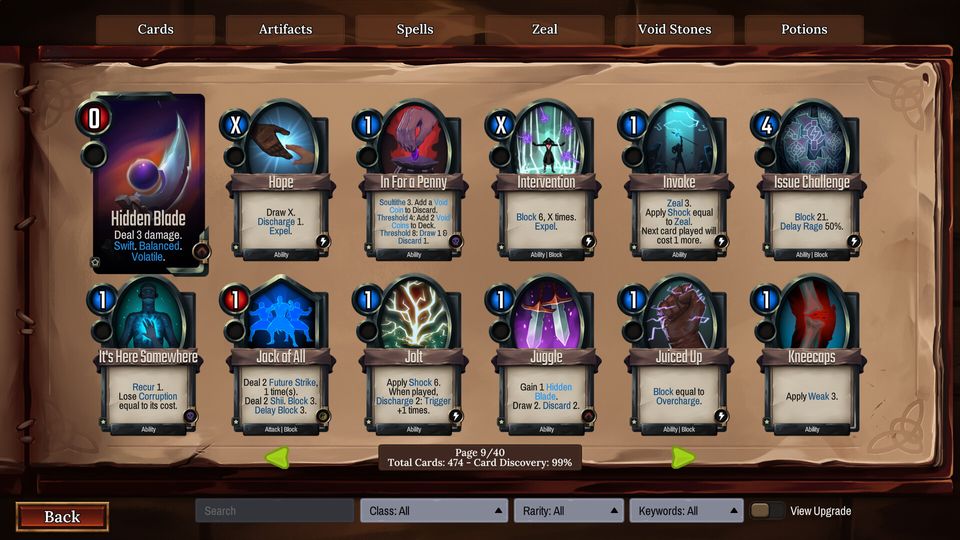This screenshot has height=540, width=960.
Task: Open the Cards tab
Action: (x=155, y=29)
